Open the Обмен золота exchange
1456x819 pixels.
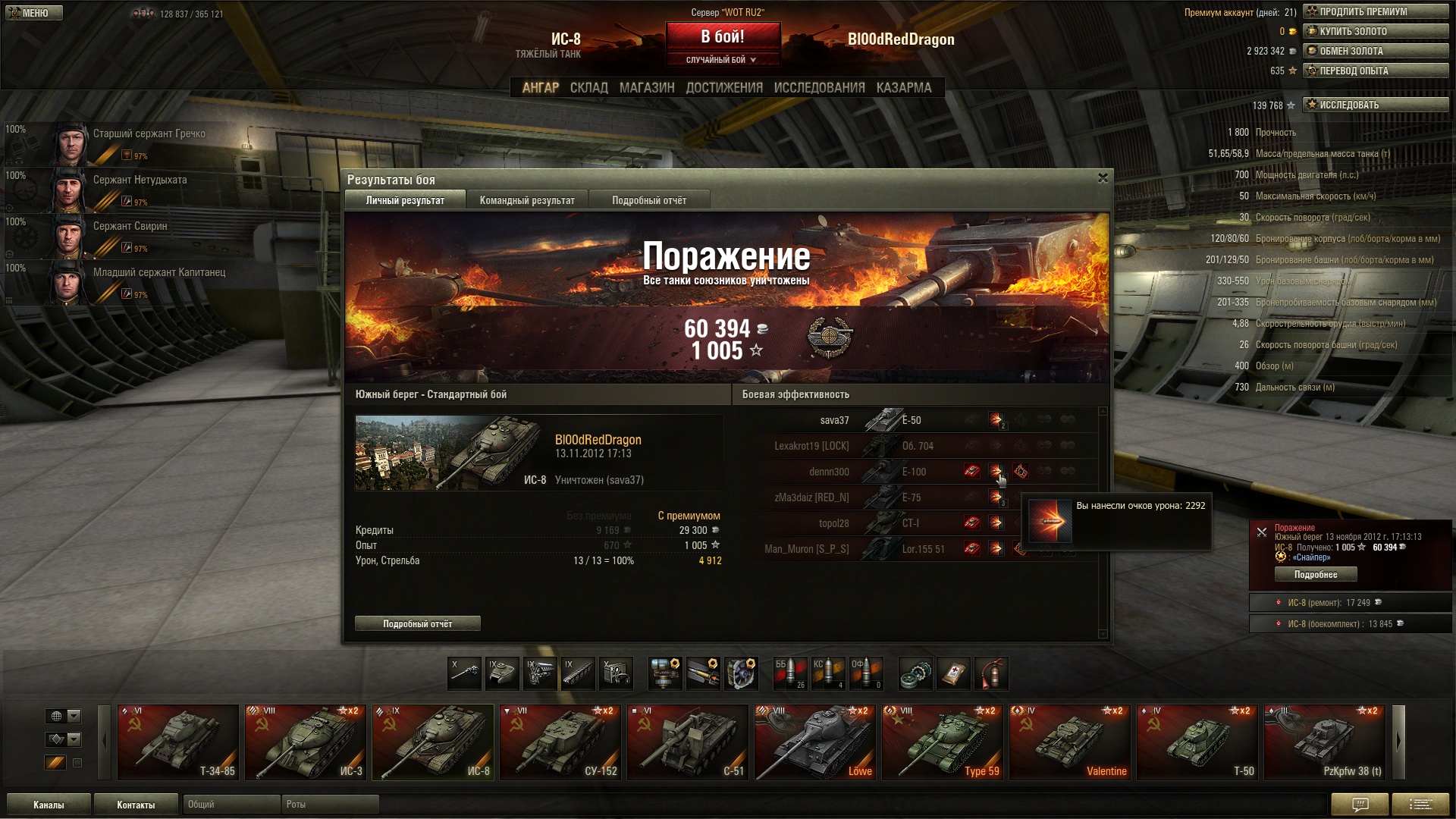click(1375, 51)
